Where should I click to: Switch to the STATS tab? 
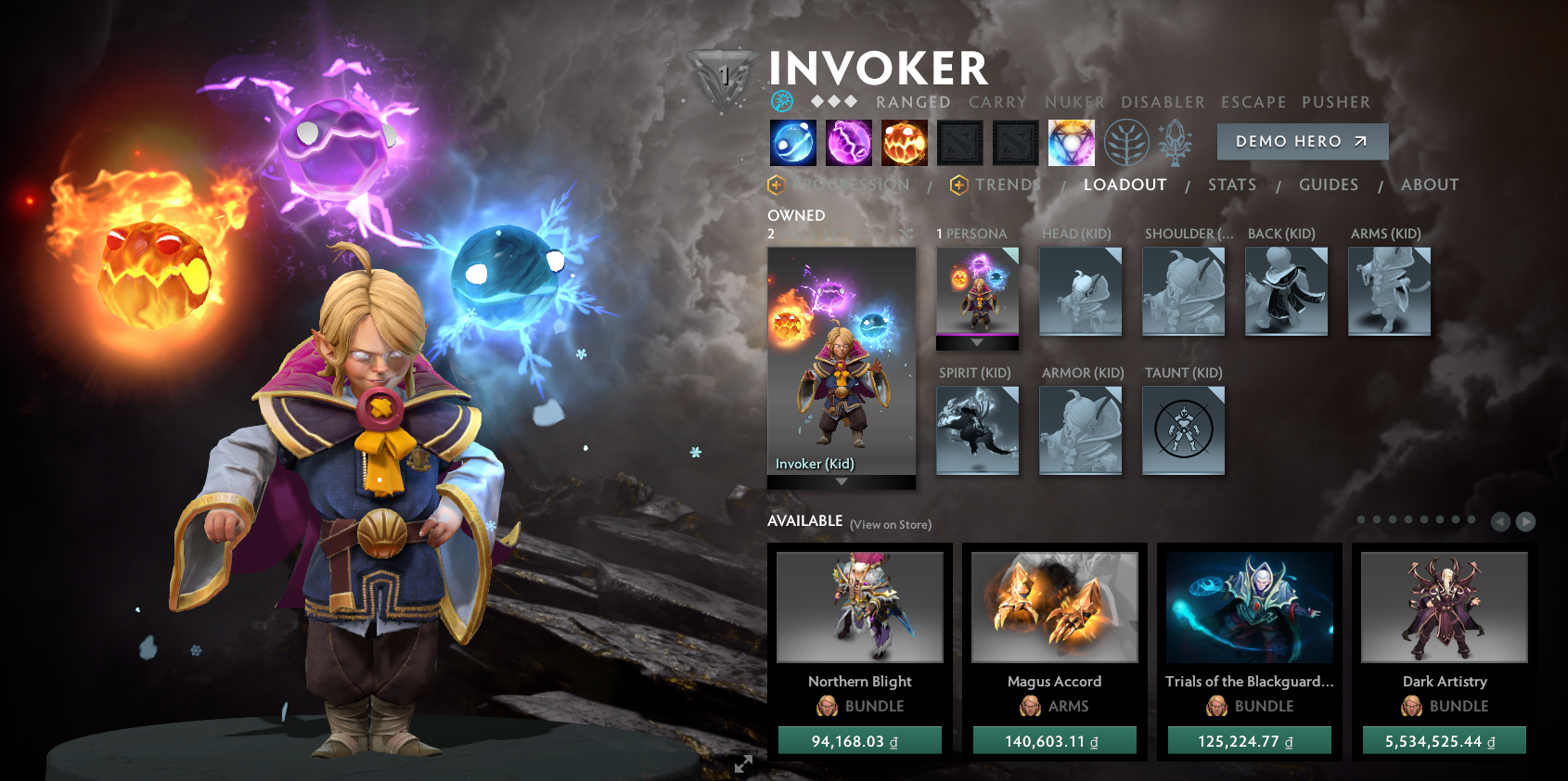pyautogui.click(x=1231, y=185)
